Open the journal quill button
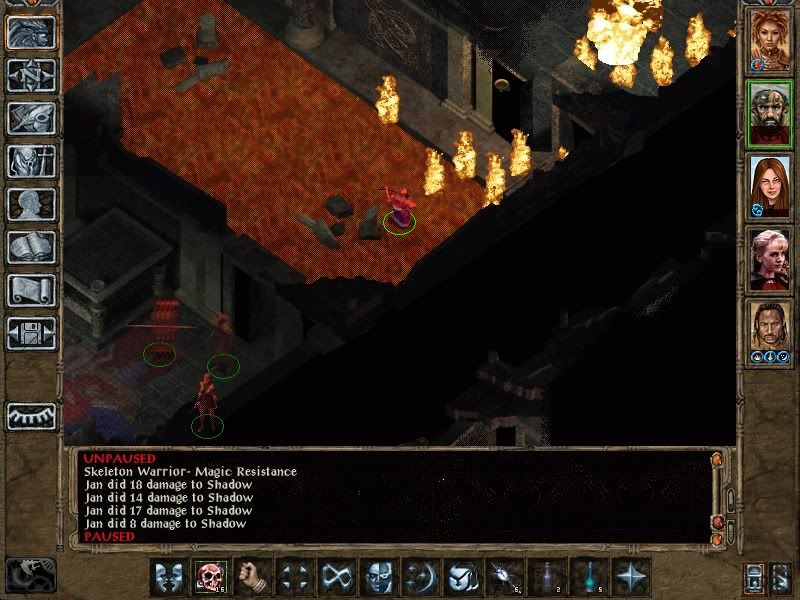Viewport: 800px width, 600px height. pos(31,118)
